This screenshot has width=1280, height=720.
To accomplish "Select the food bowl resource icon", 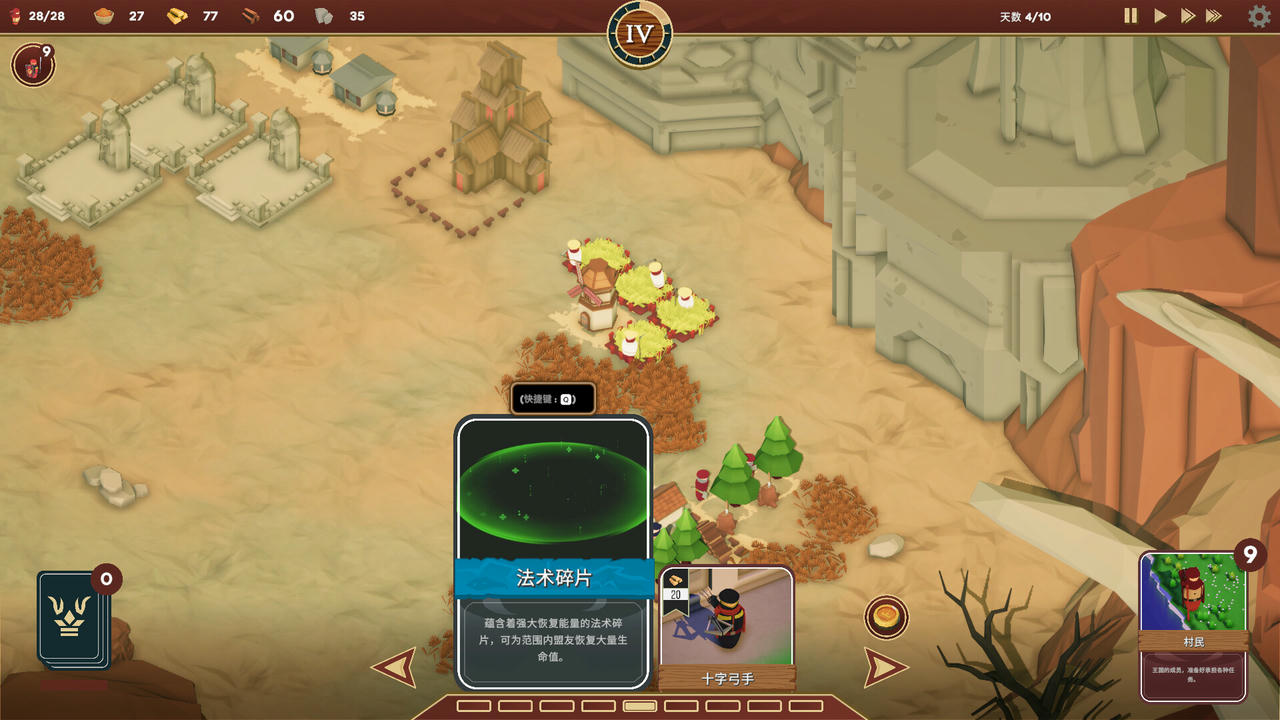I will click(x=105, y=16).
